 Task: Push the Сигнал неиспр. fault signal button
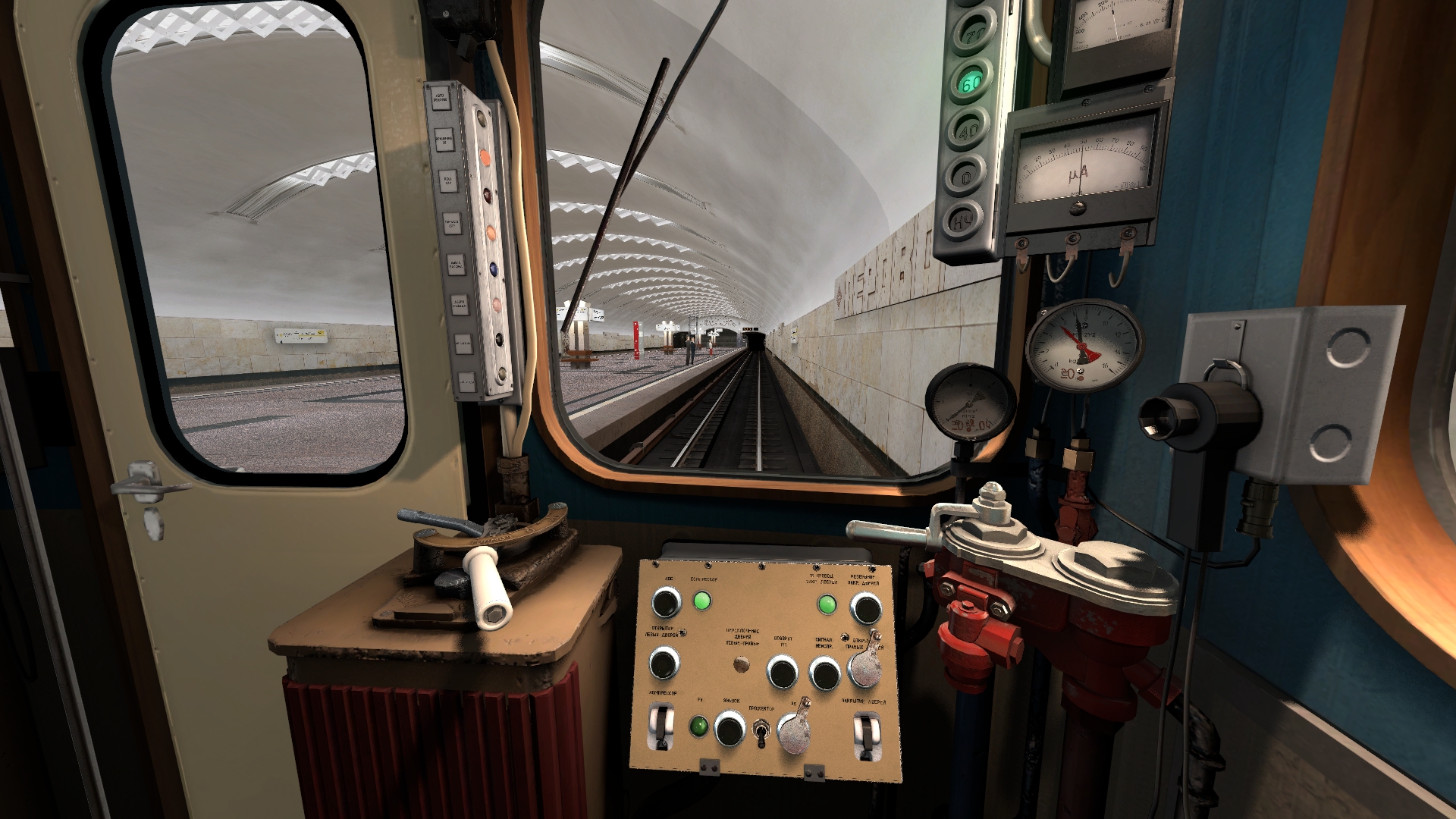(824, 672)
